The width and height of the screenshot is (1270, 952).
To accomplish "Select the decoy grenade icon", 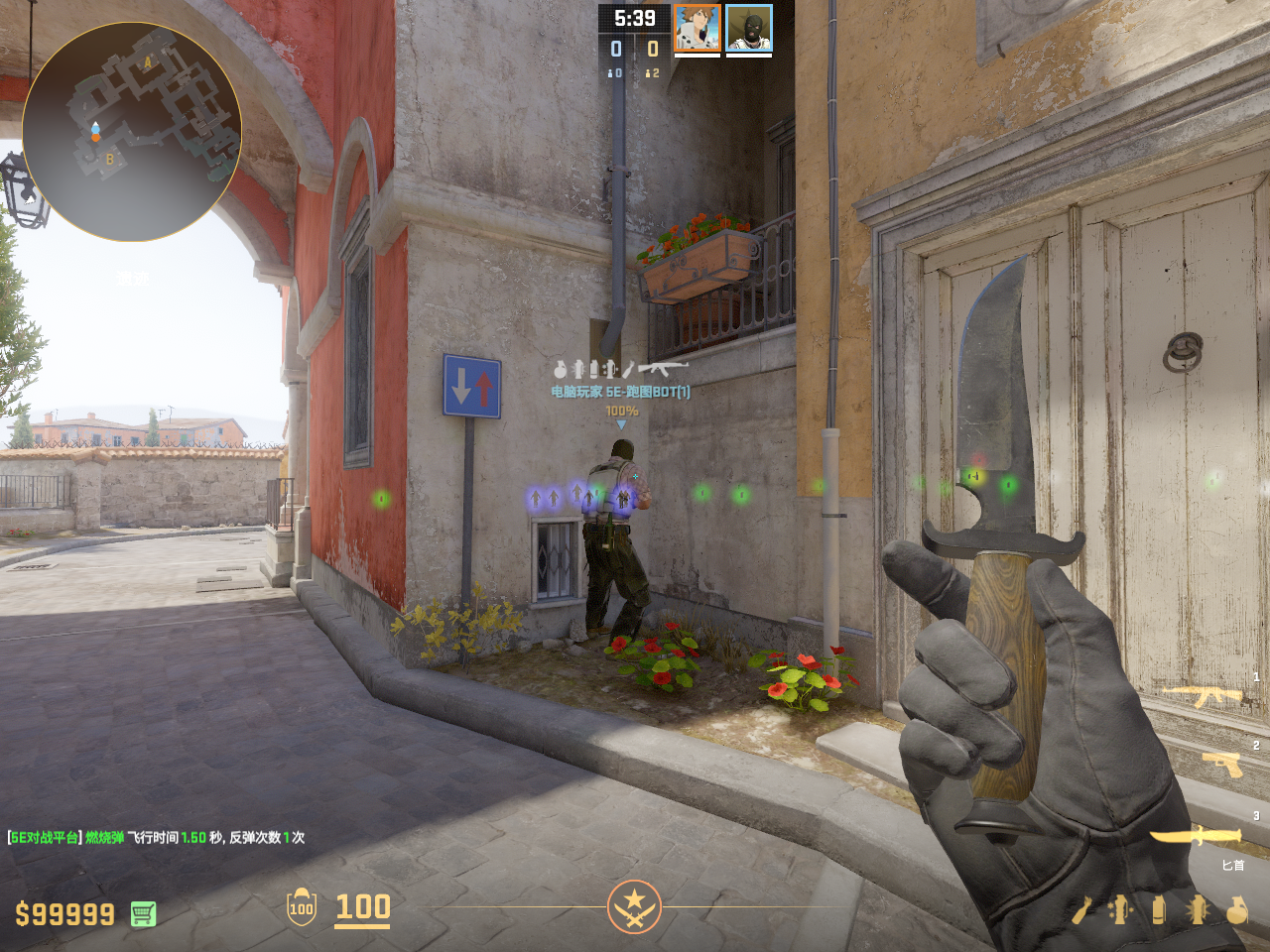I will coord(1120,909).
